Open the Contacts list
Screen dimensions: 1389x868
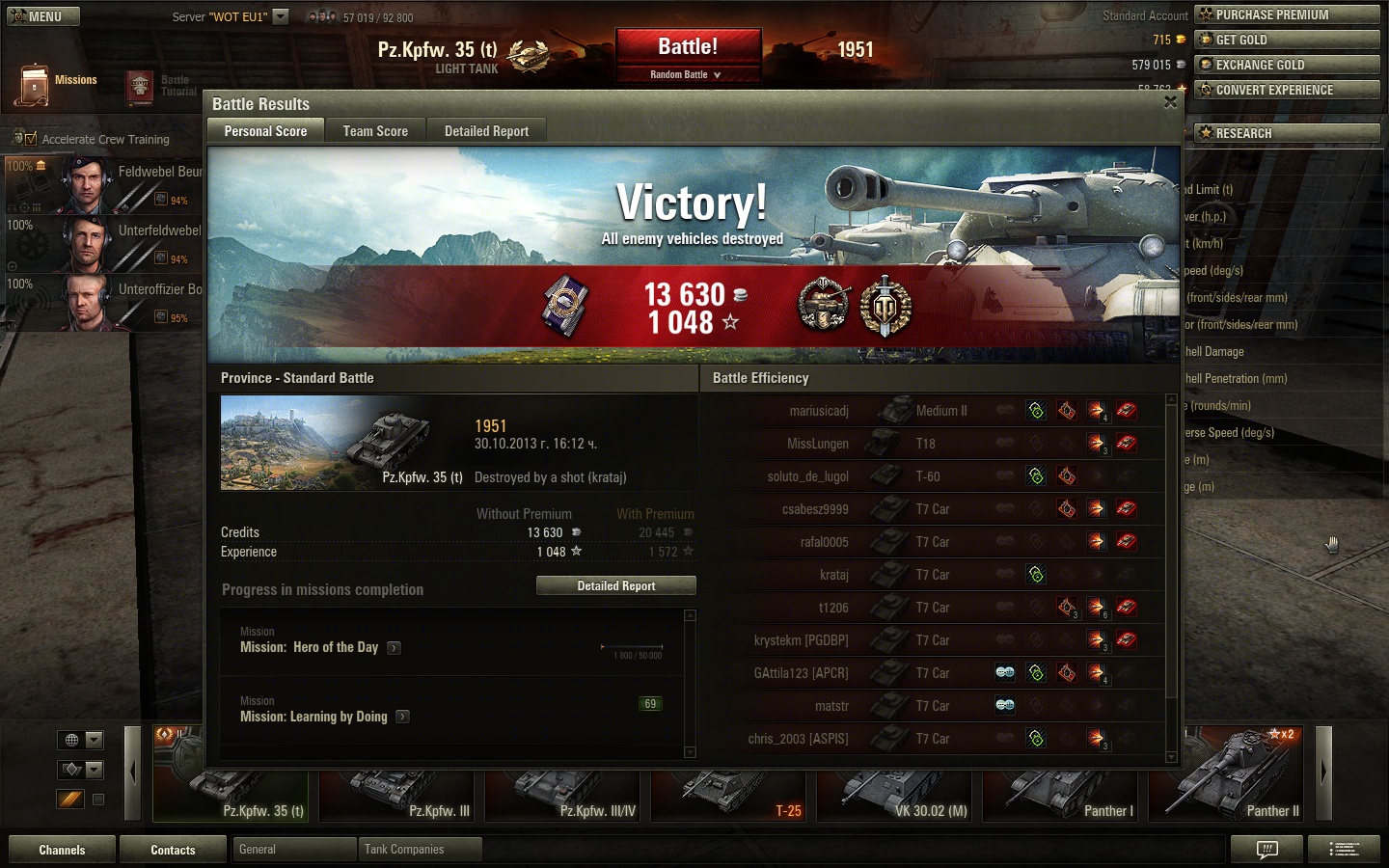173,850
